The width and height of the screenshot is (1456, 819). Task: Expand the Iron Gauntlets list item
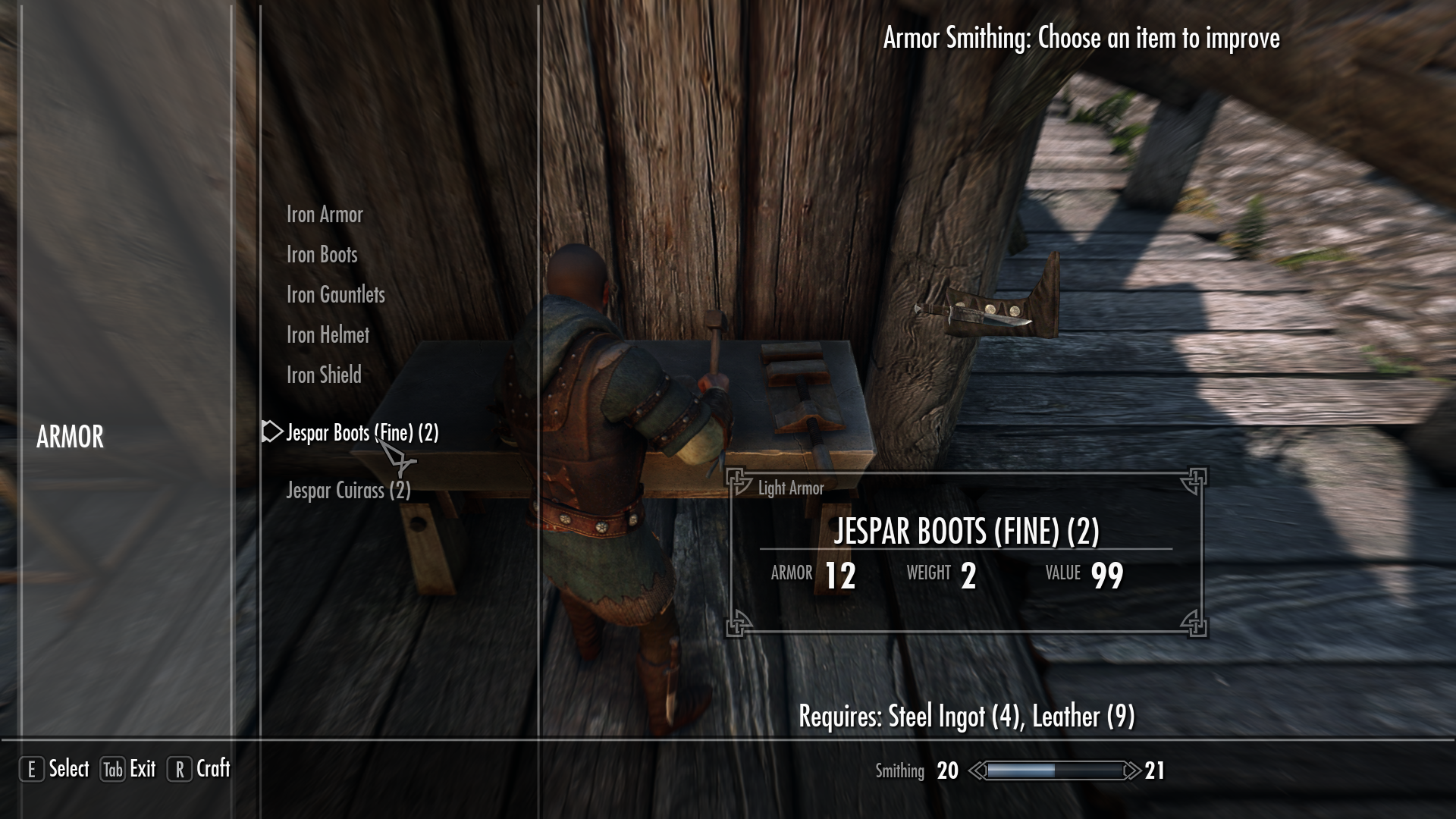point(336,294)
